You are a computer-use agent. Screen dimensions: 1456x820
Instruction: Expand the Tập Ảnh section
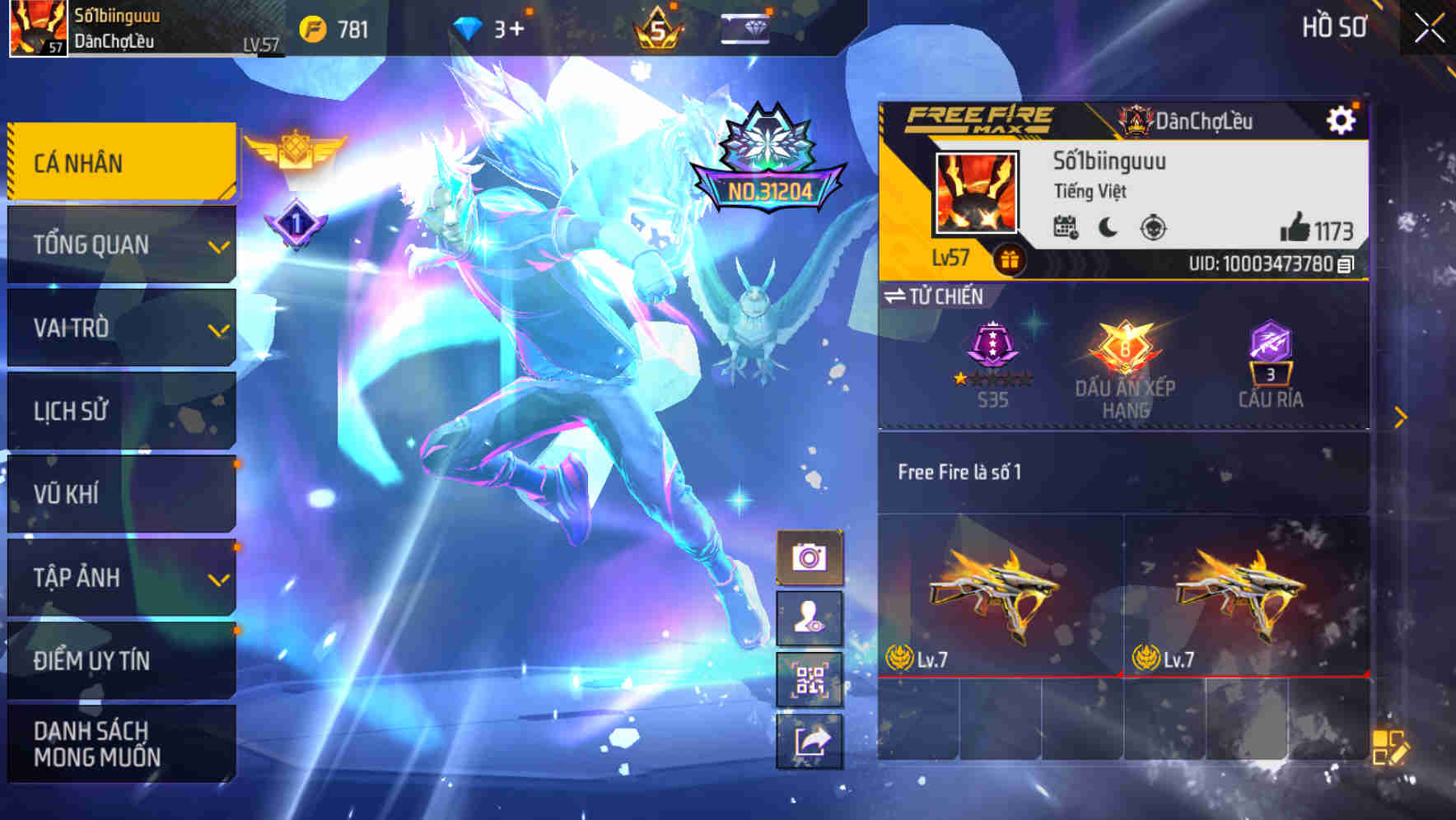121,578
